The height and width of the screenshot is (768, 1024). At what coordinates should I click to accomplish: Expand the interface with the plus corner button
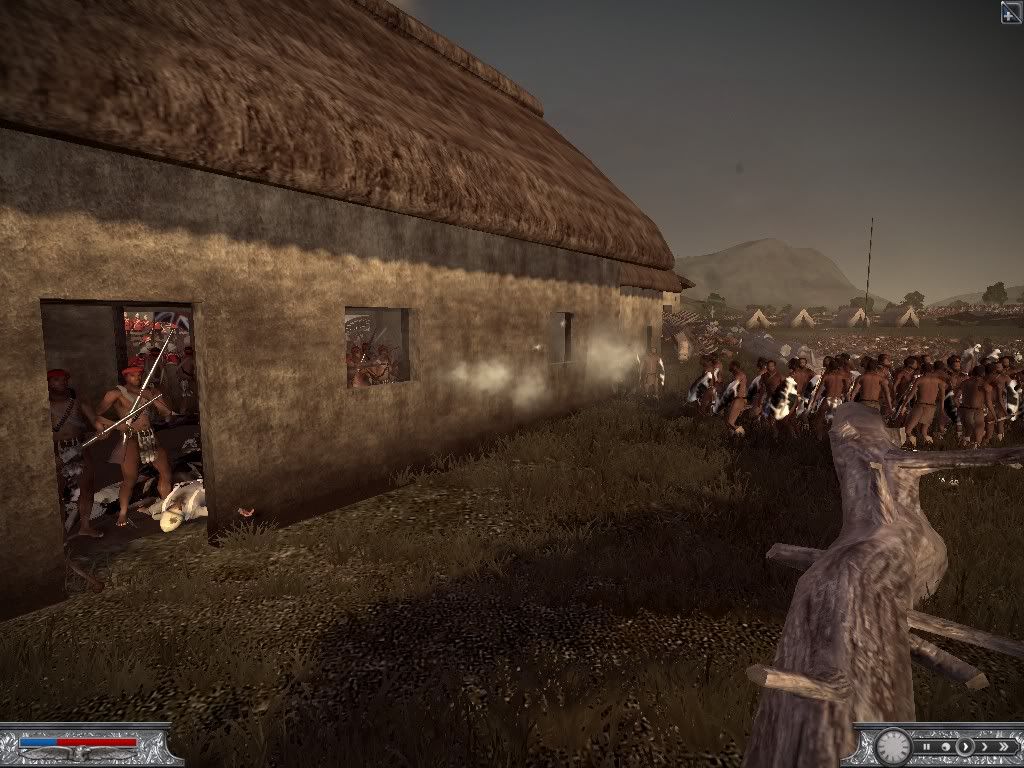[1011, 12]
